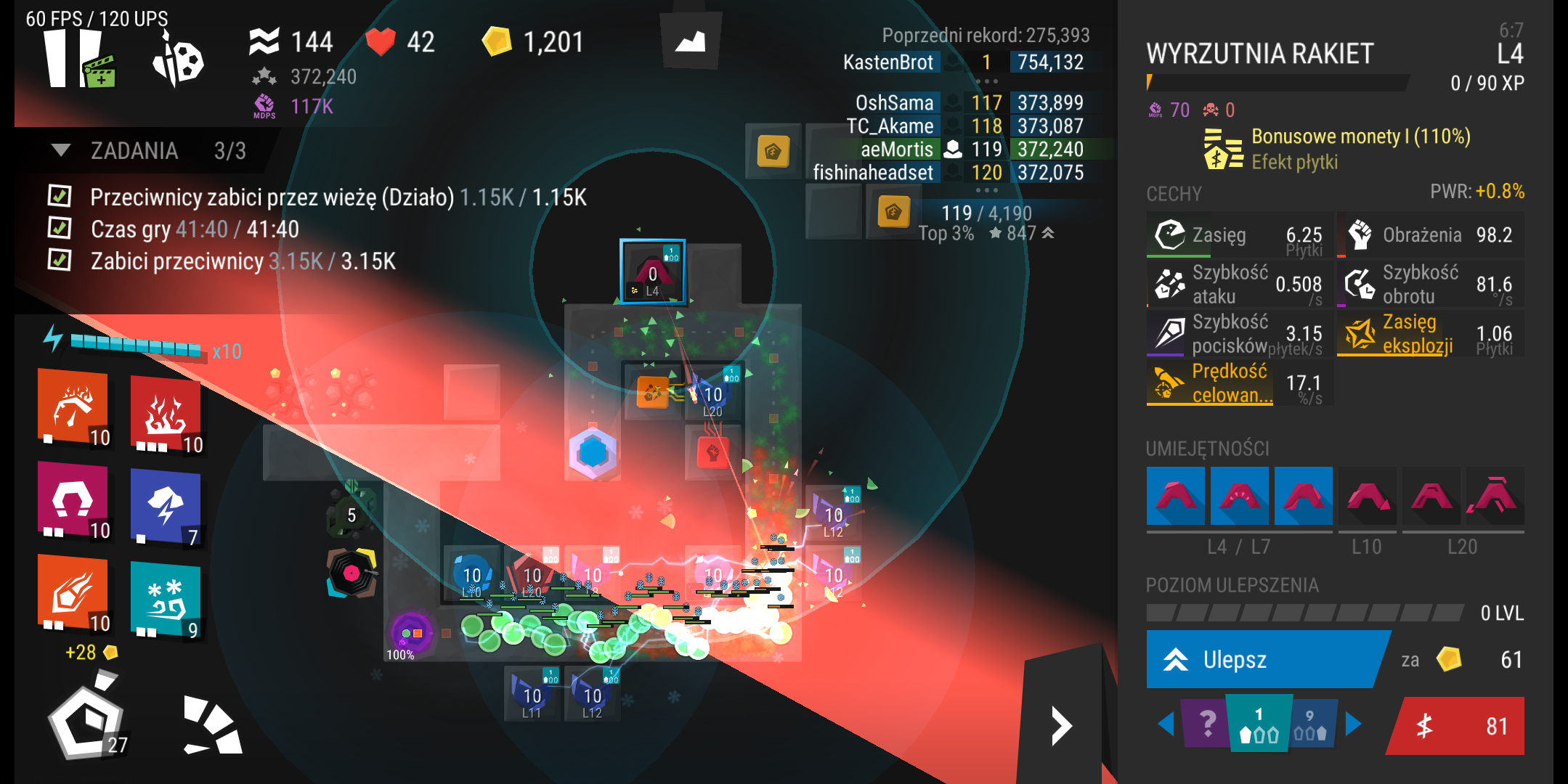The height and width of the screenshot is (784, 1568).
Task: Toggle the mountain map view icon
Action: [690, 41]
